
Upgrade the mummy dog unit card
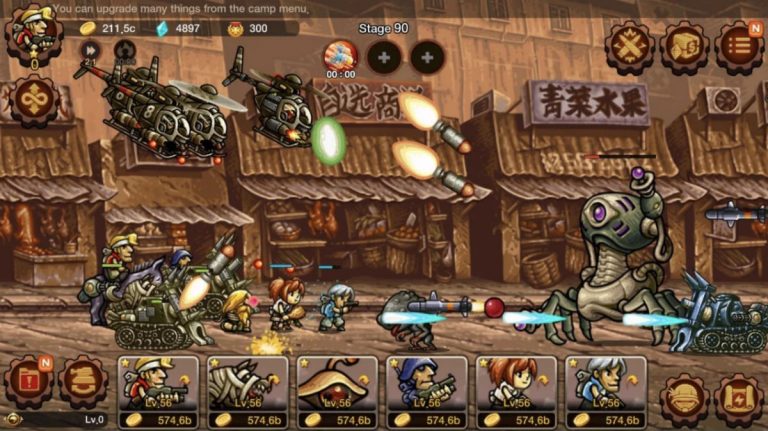[248, 392]
